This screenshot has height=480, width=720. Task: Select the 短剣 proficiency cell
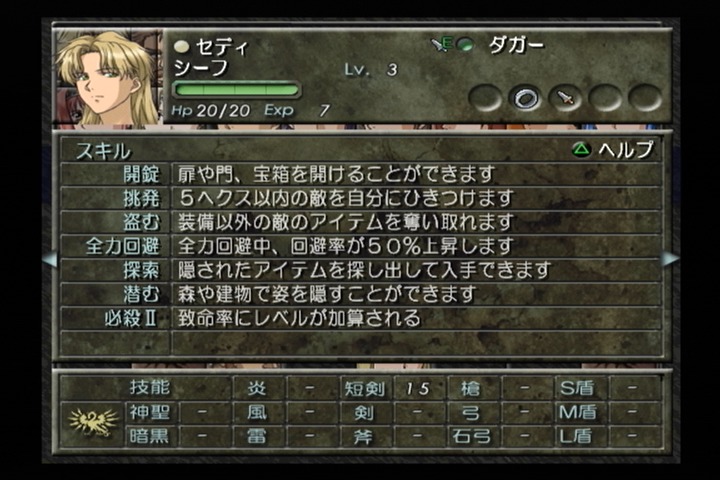[362, 388]
